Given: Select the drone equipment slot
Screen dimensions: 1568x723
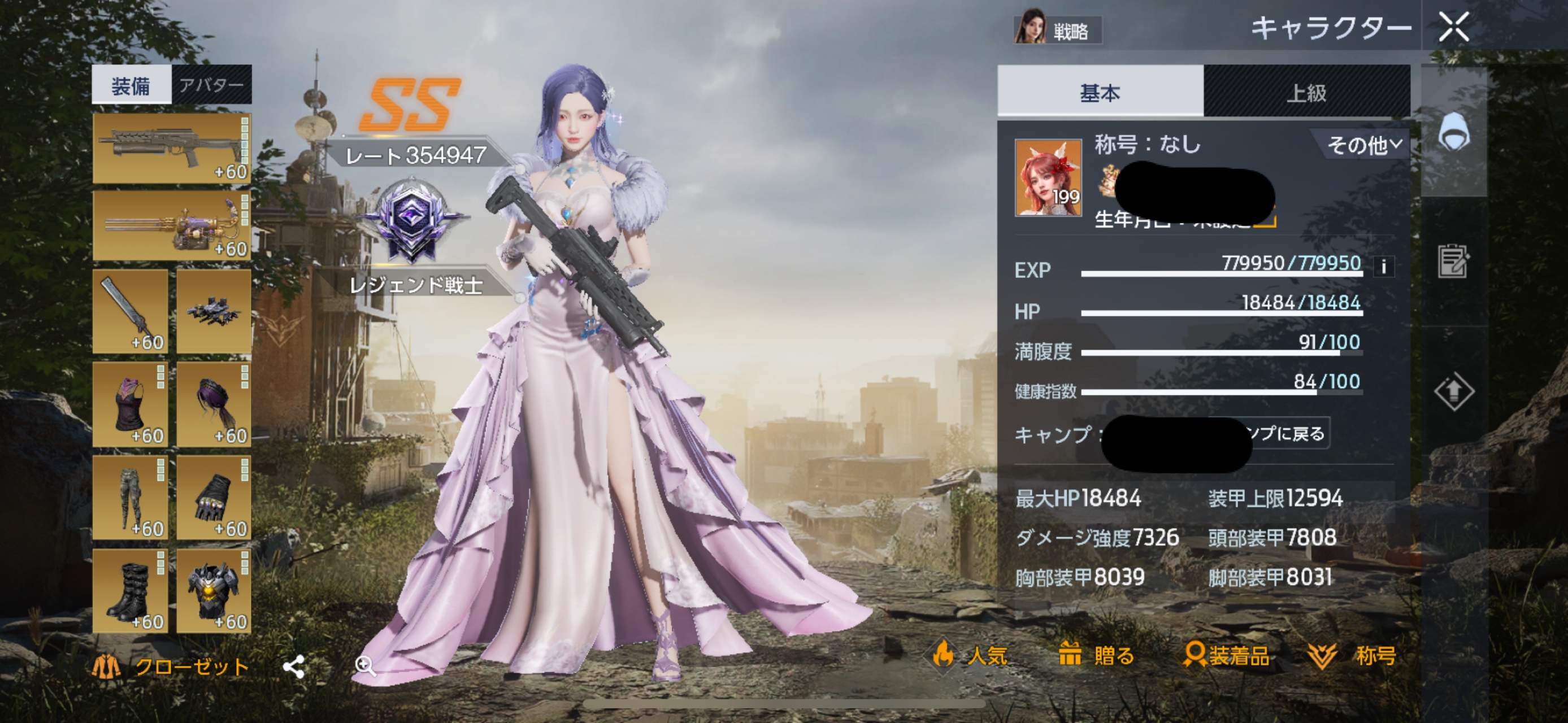Looking at the screenshot, I should click(214, 311).
